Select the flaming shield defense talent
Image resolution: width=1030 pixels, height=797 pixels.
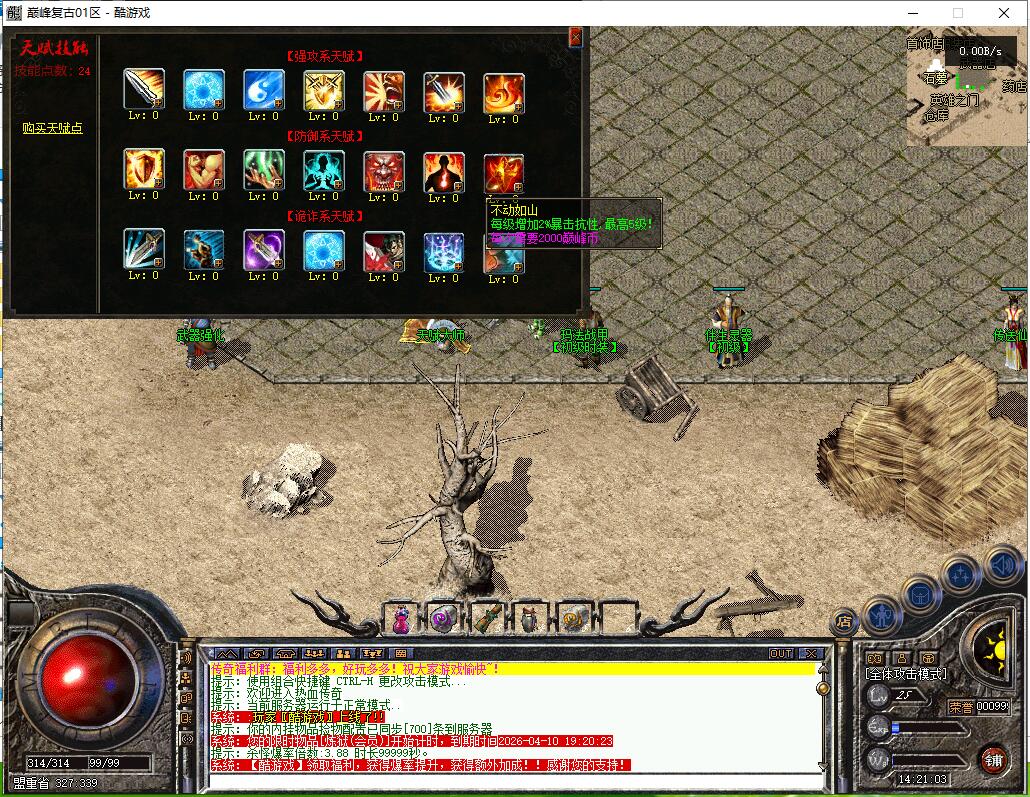click(x=144, y=170)
